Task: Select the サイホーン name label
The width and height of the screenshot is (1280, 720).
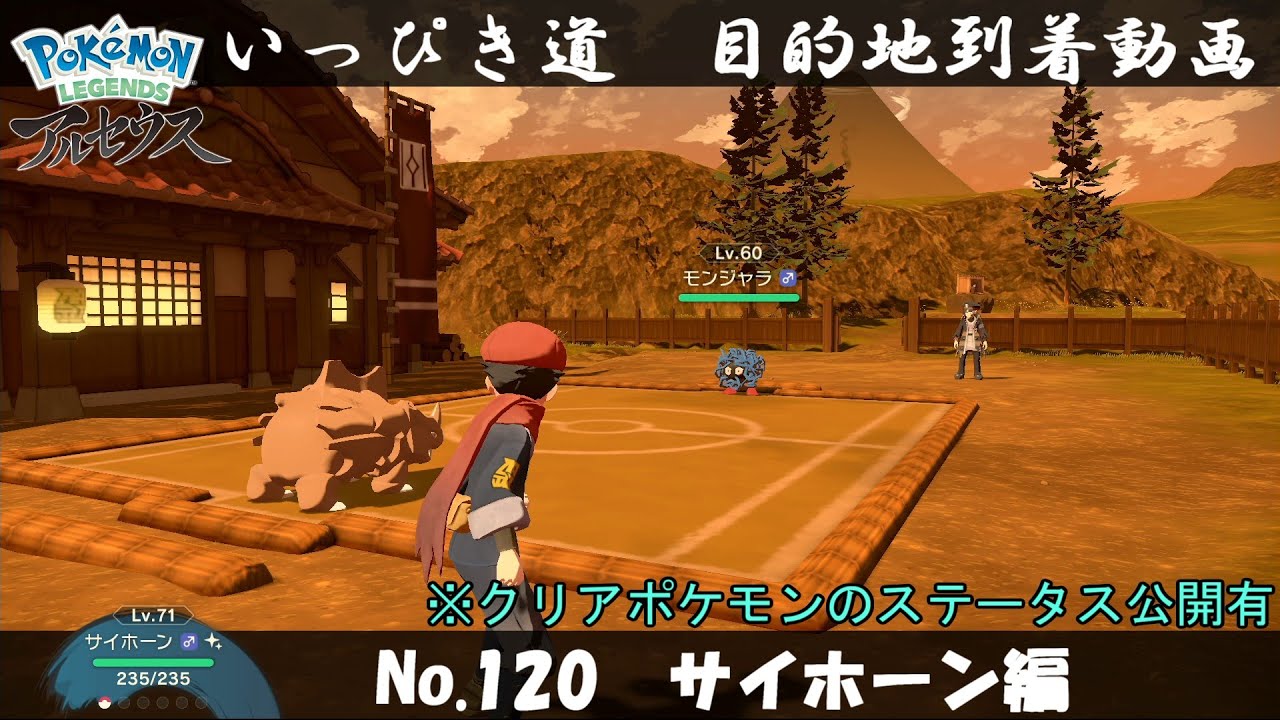Action: (x=130, y=642)
